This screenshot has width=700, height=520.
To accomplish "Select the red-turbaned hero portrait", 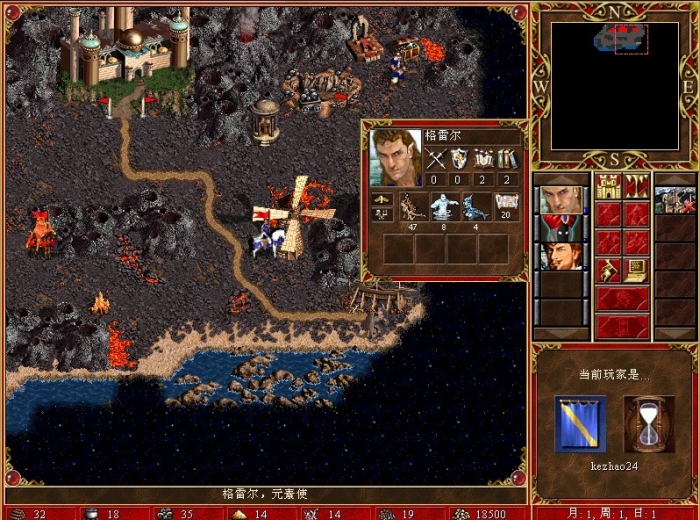I will click(560, 228).
